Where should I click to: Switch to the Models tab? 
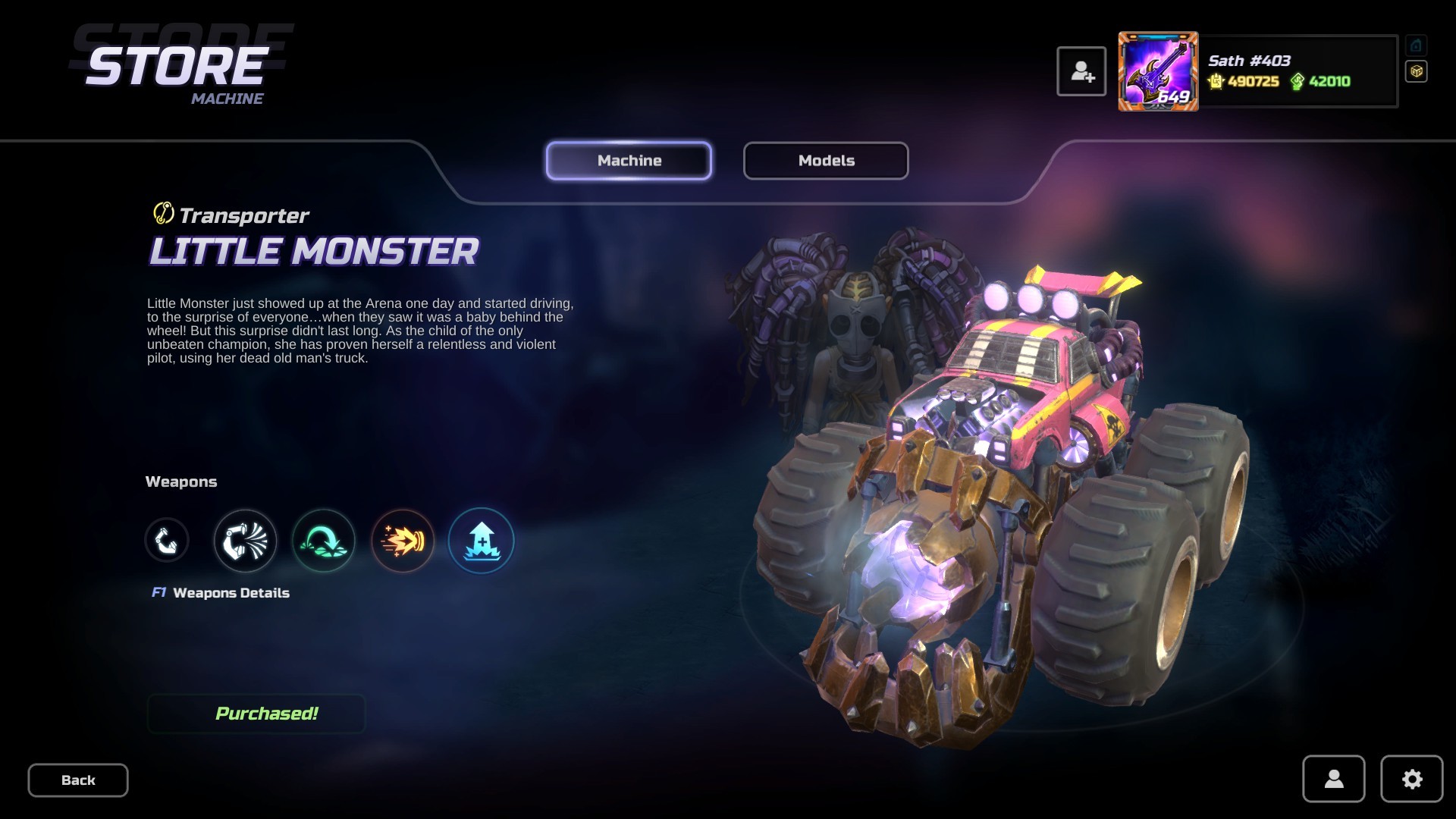click(826, 160)
